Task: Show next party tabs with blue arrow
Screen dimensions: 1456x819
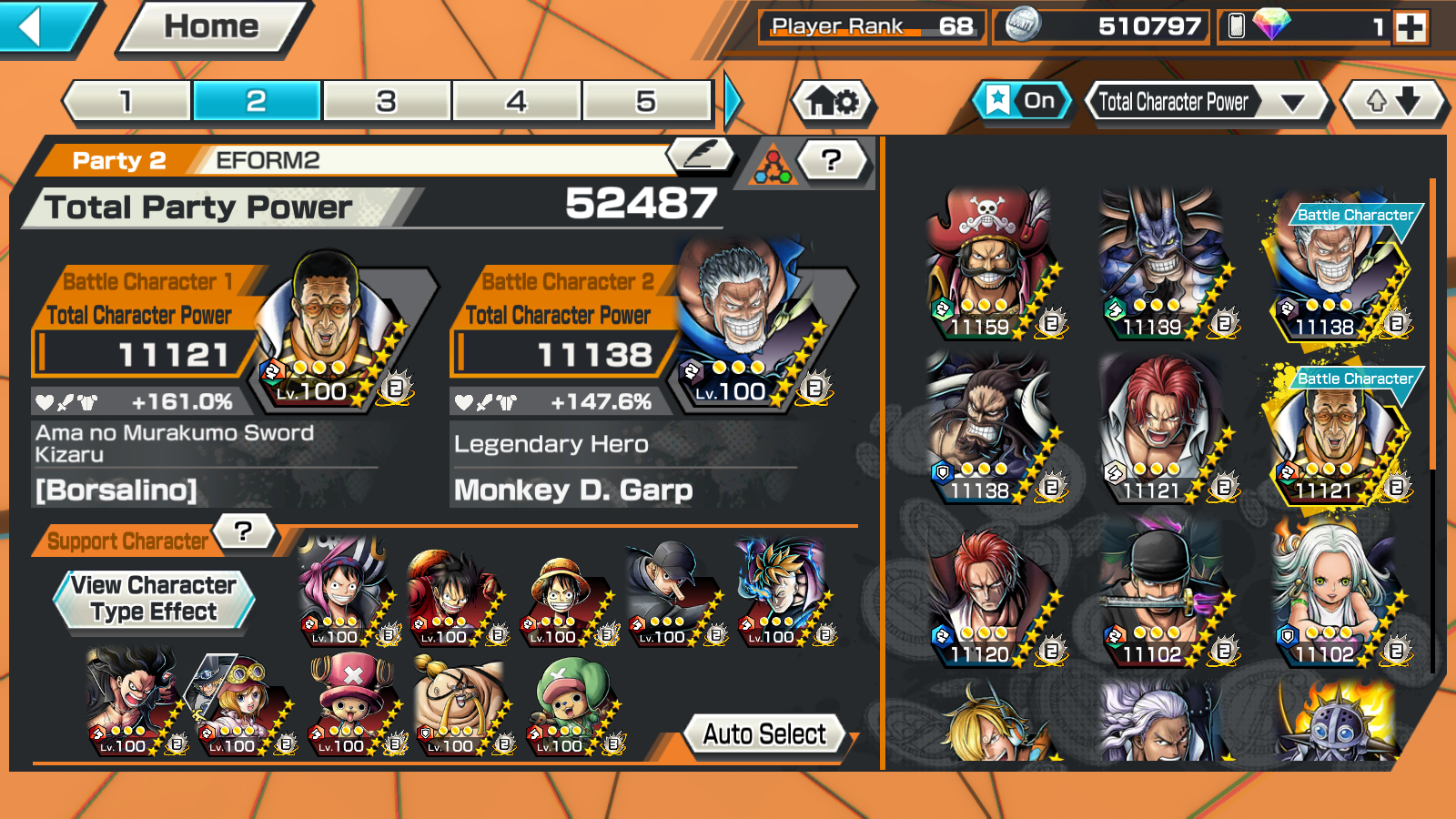Action: click(733, 101)
